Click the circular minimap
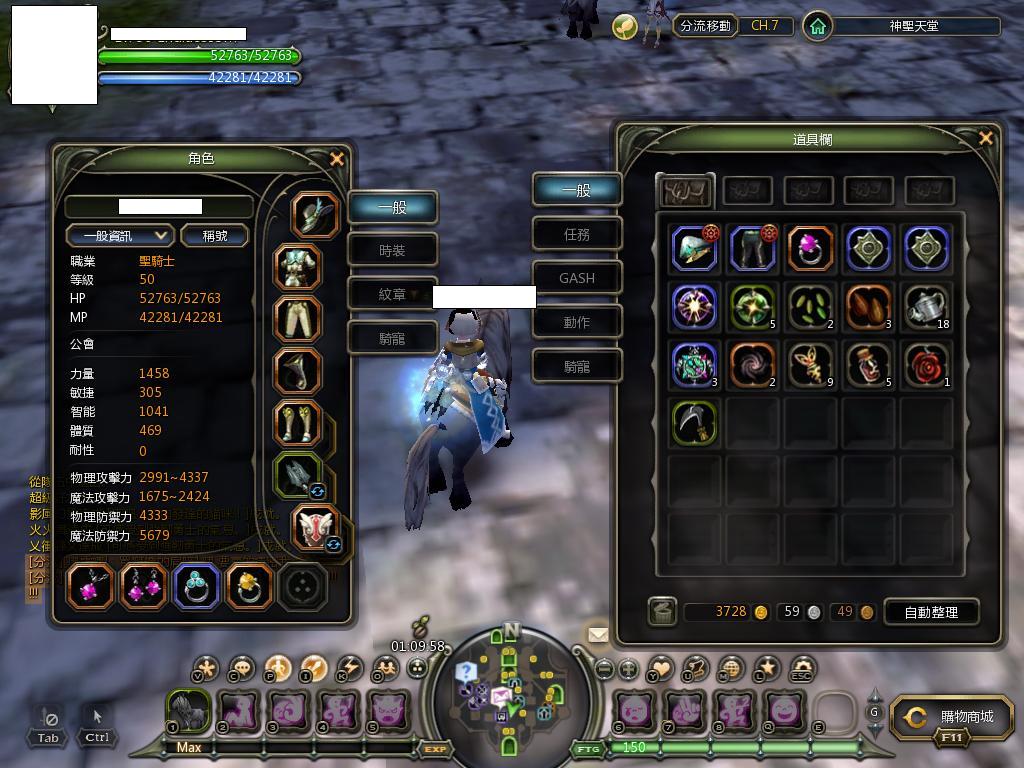Viewport: 1024px width, 768px height. (x=510, y=692)
